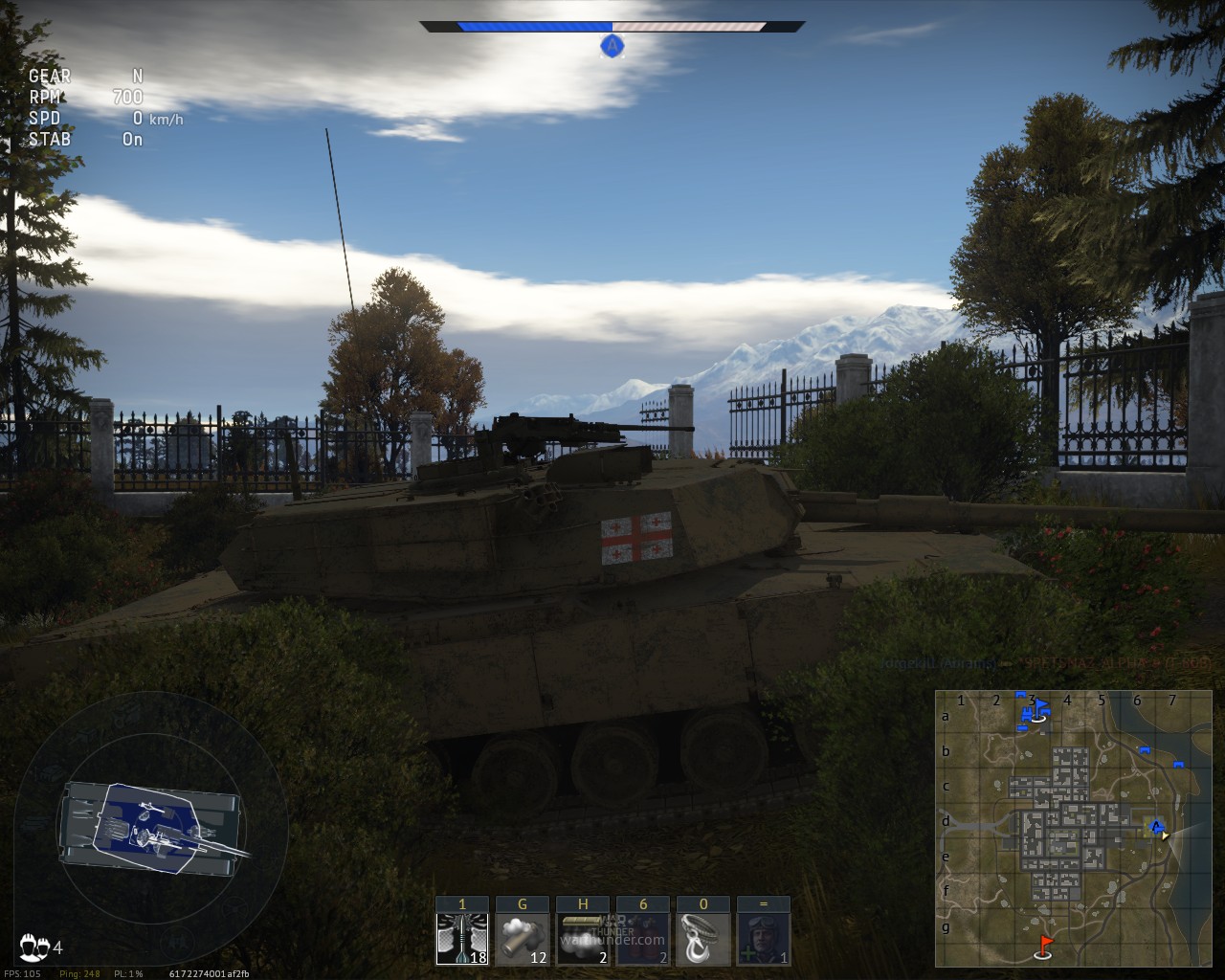1225x980 pixels.
Task: Choose the crew replenishment slot
Action: [x=764, y=938]
